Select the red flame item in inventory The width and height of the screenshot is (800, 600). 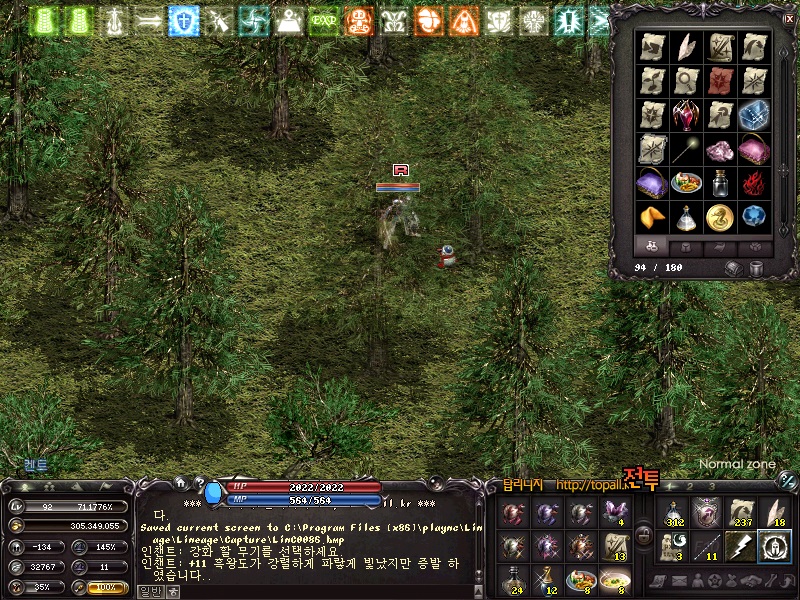click(x=753, y=182)
